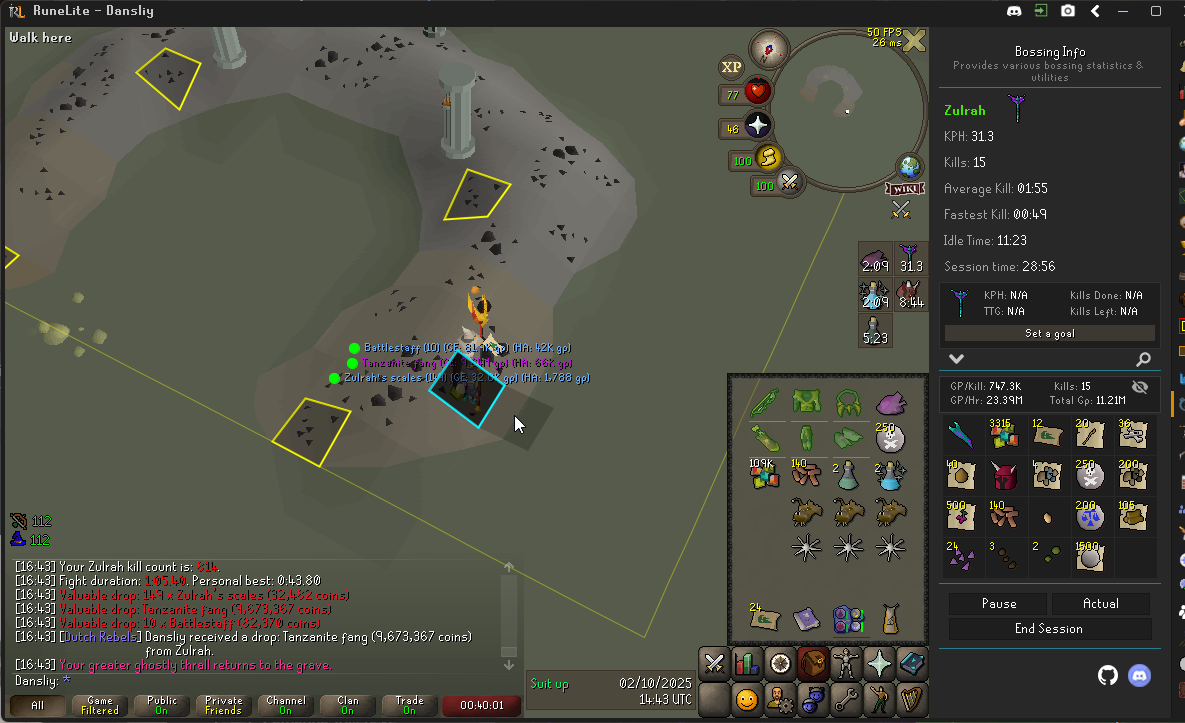Open the skills tab with bar chart icon
Screen dimensions: 1185x723
coord(746,662)
